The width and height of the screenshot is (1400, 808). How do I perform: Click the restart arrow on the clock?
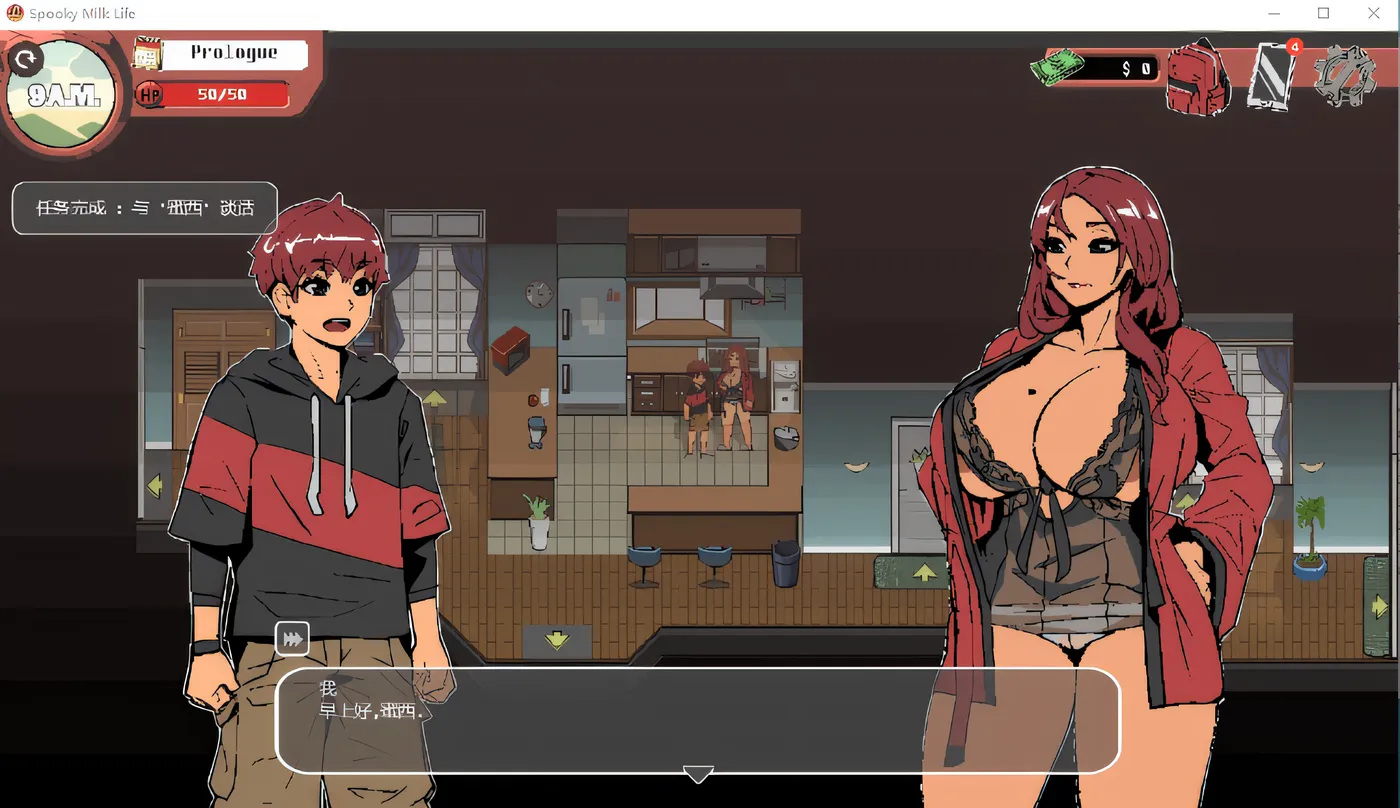pyautogui.click(x=26, y=58)
